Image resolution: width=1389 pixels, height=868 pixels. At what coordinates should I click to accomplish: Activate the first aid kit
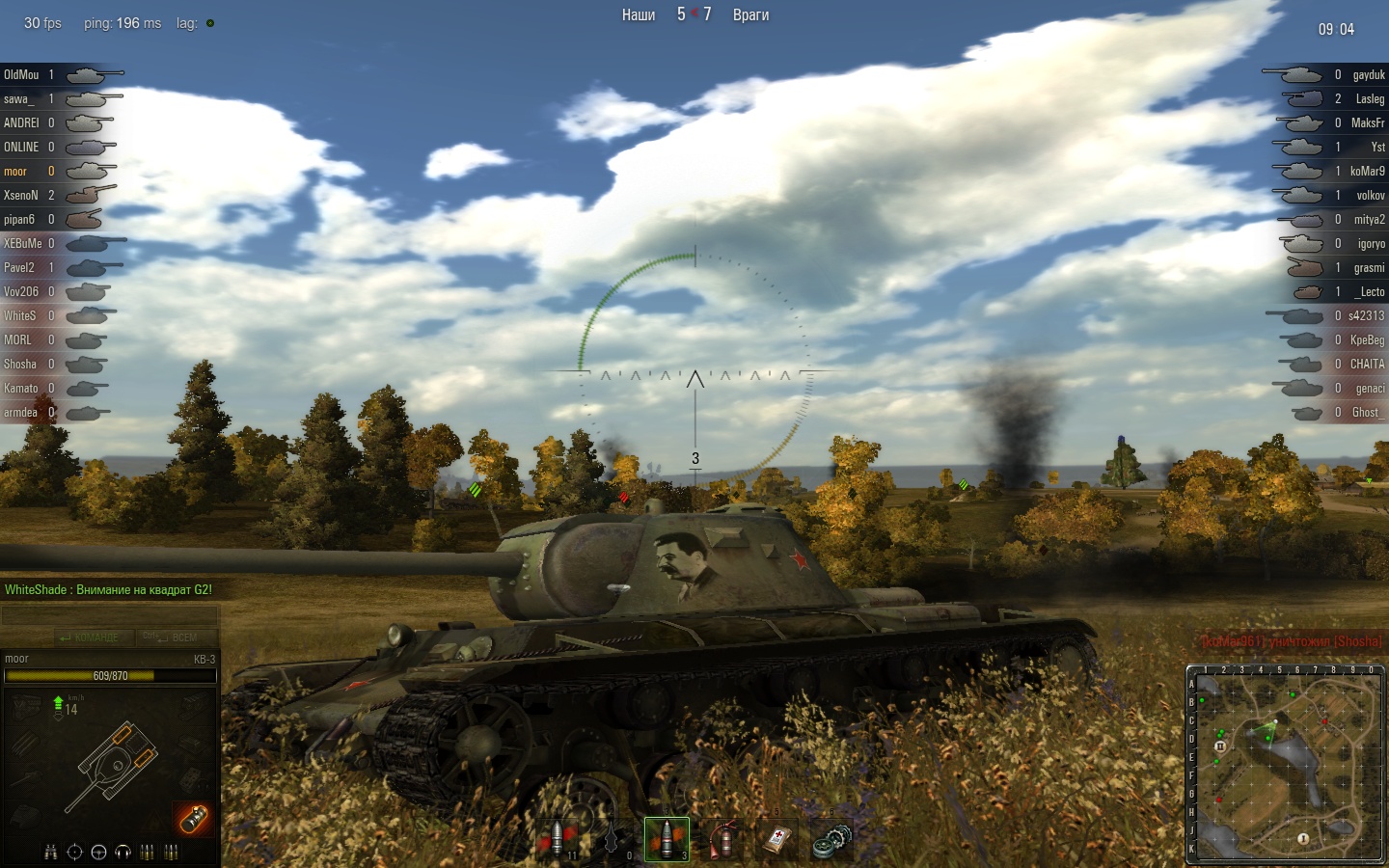pyautogui.click(x=775, y=837)
